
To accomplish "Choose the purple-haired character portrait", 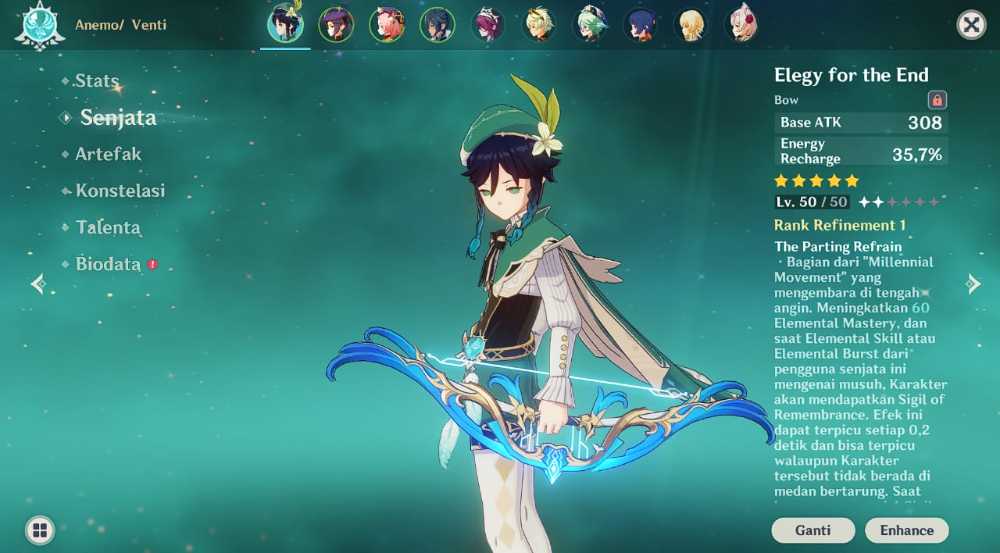I will [336, 25].
